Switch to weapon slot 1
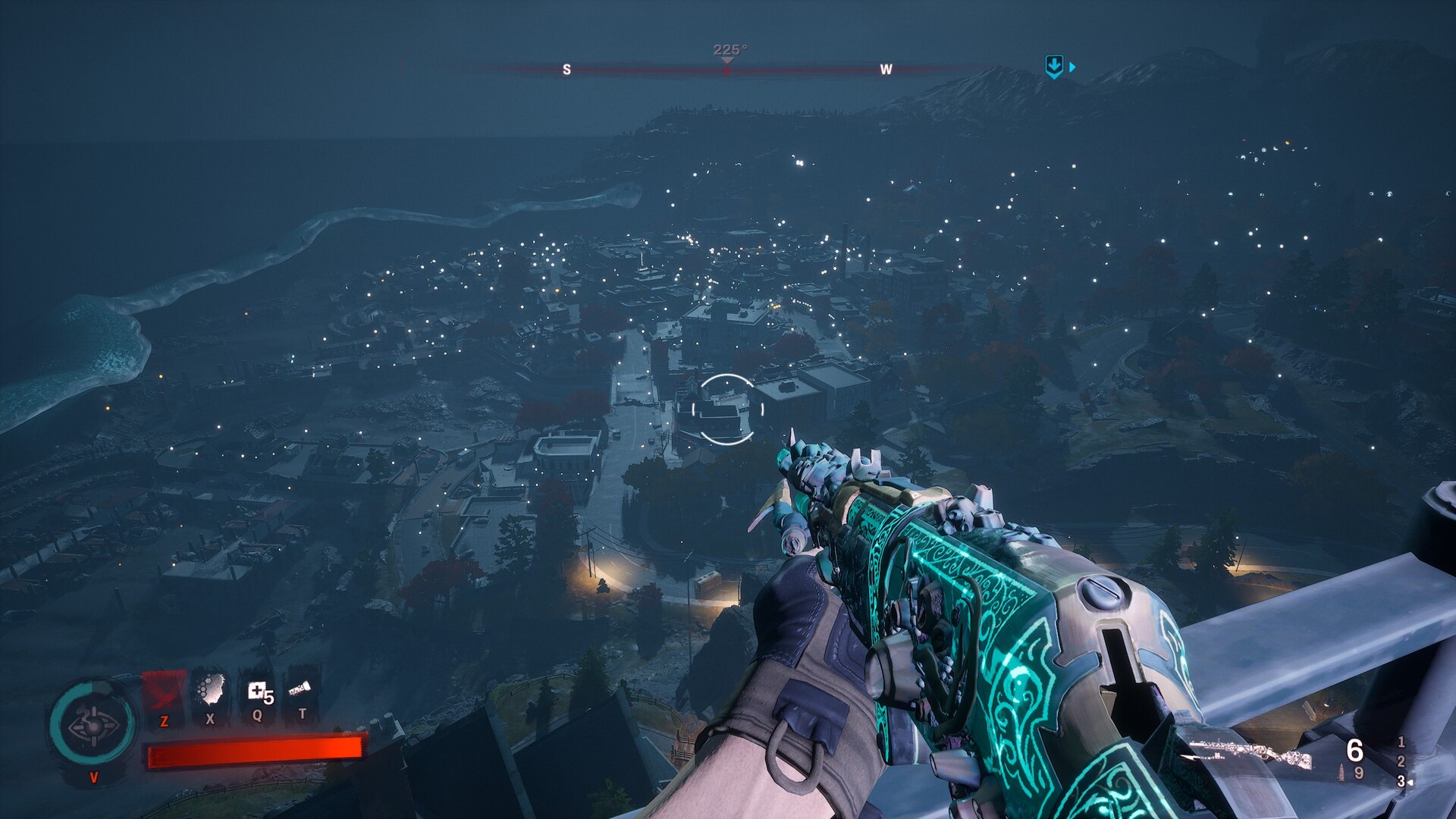This screenshot has height=819, width=1456. (x=1401, y=742)
